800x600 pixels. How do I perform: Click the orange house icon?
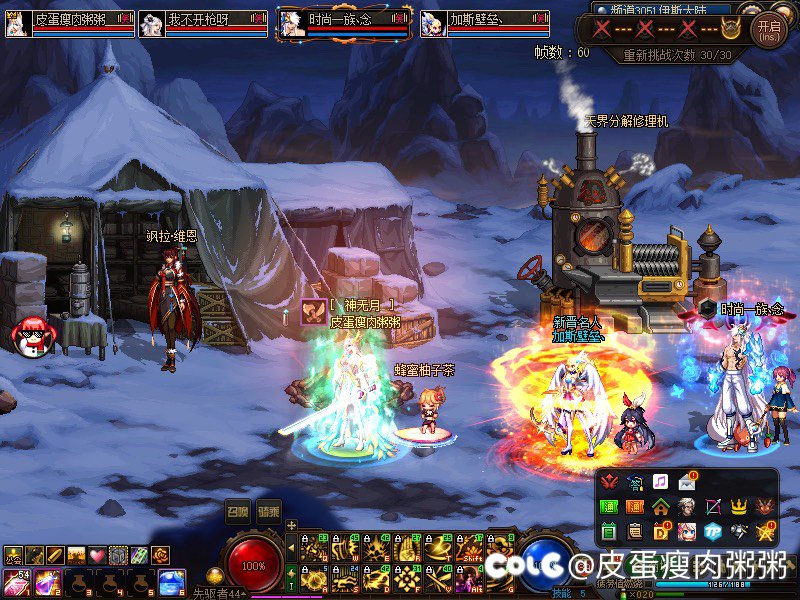[661, 507]
